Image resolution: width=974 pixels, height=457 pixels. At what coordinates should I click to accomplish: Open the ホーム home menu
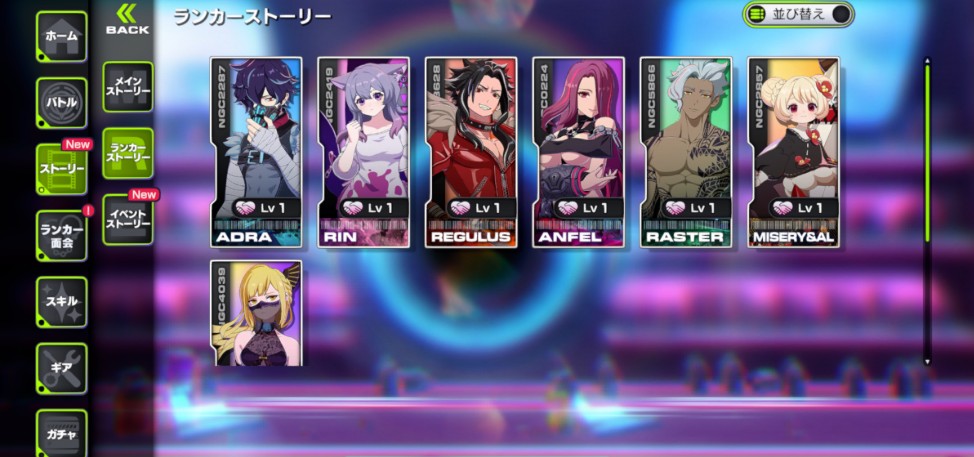pyautogui.click(x=62, y=37)
